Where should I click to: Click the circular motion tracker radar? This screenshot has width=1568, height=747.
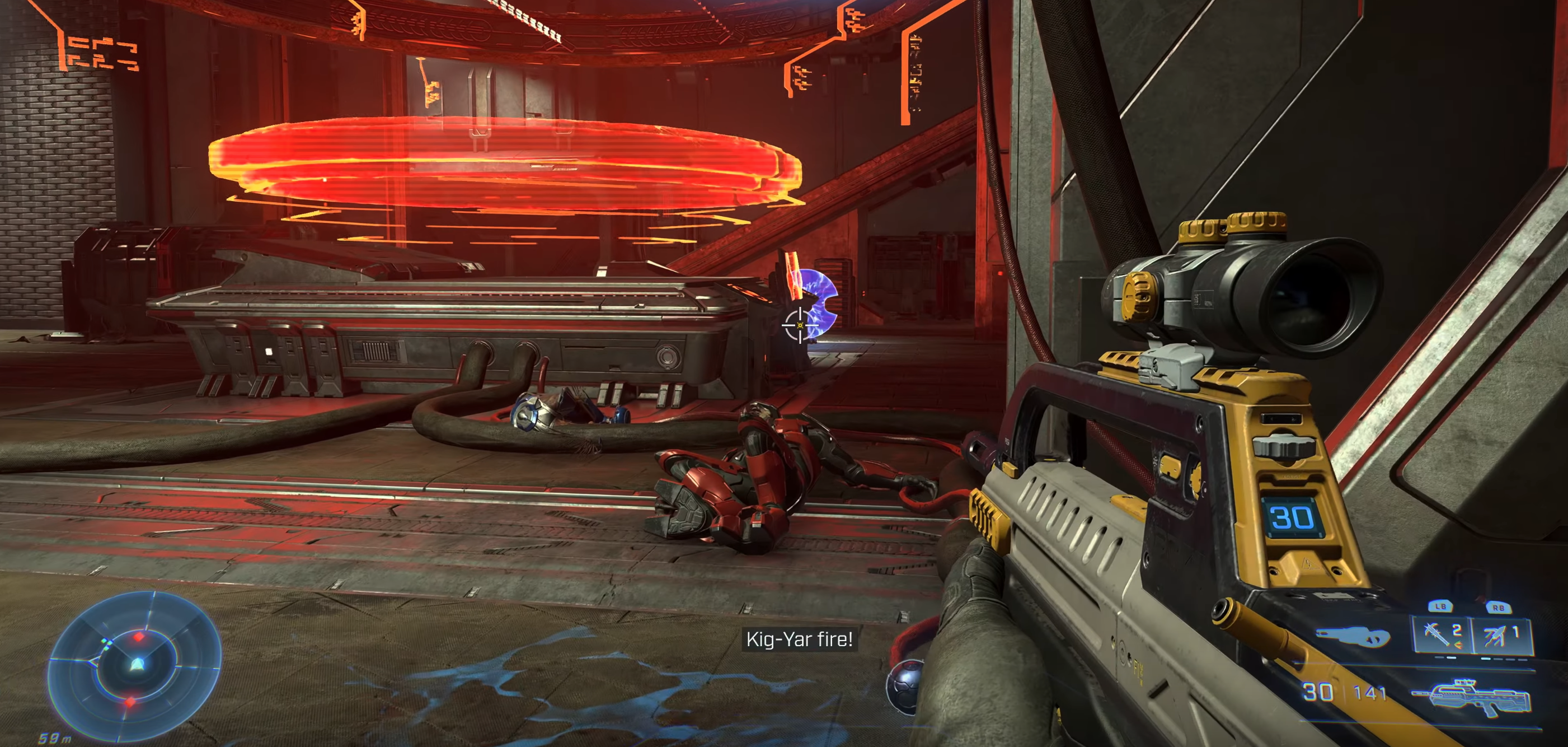[x=134, y=665]
